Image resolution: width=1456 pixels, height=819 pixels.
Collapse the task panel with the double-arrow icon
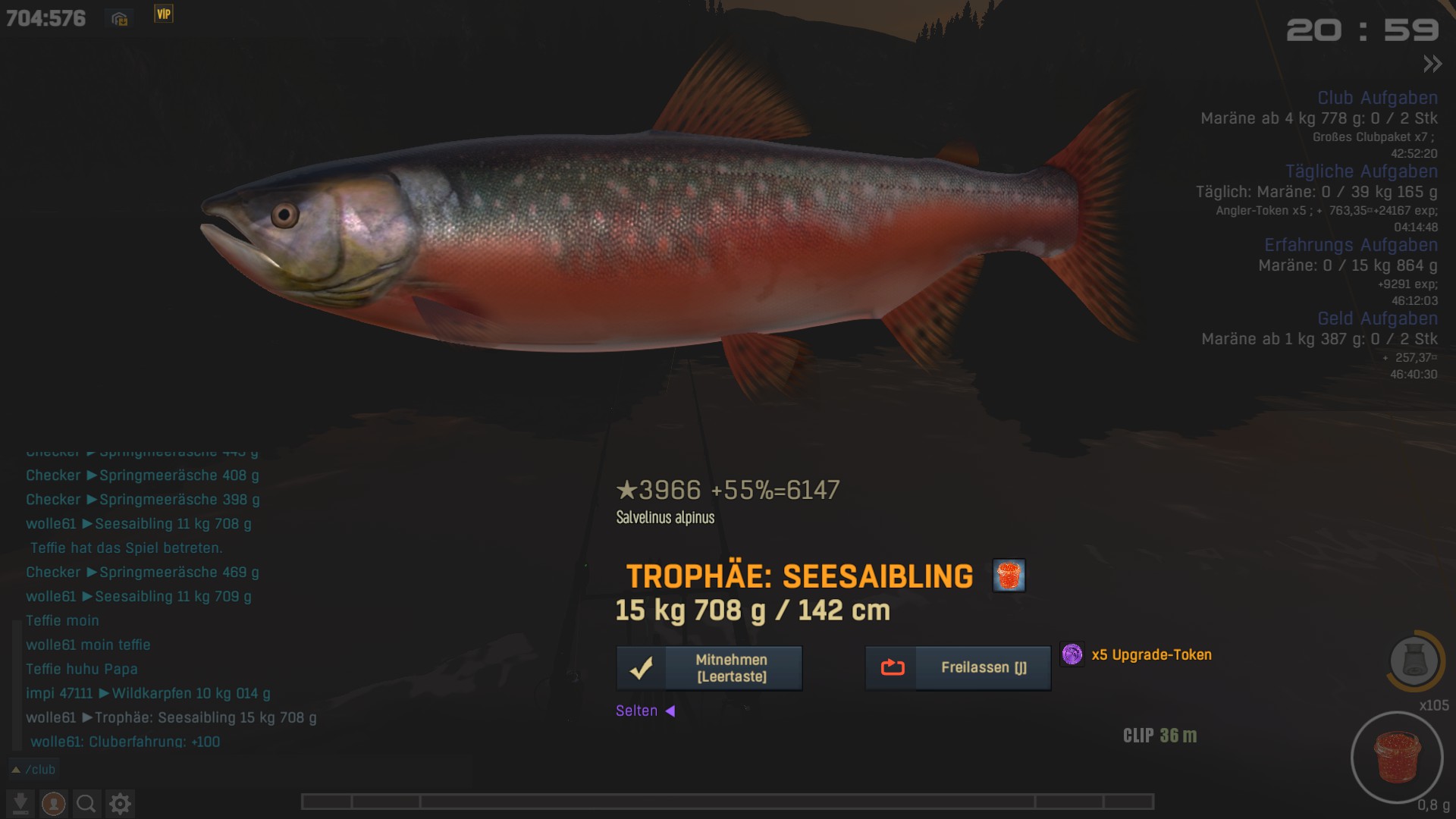[1432, 64]
